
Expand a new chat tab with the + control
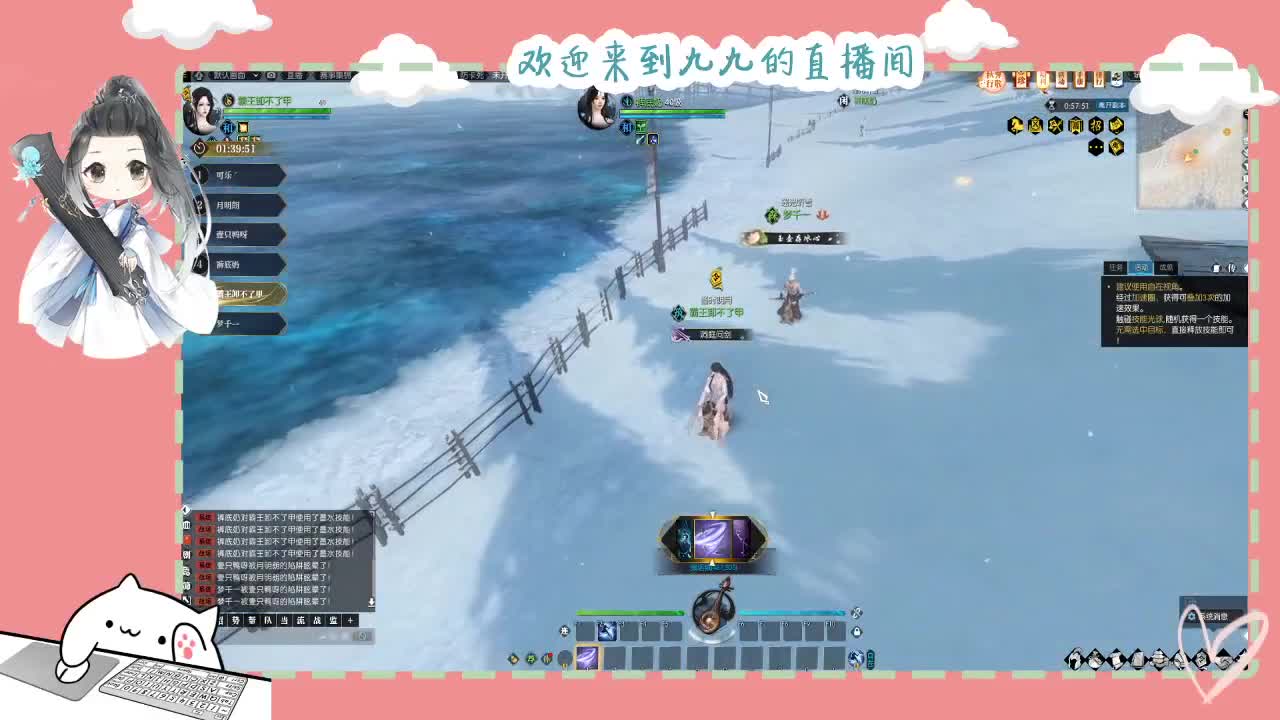click(350, 620)
